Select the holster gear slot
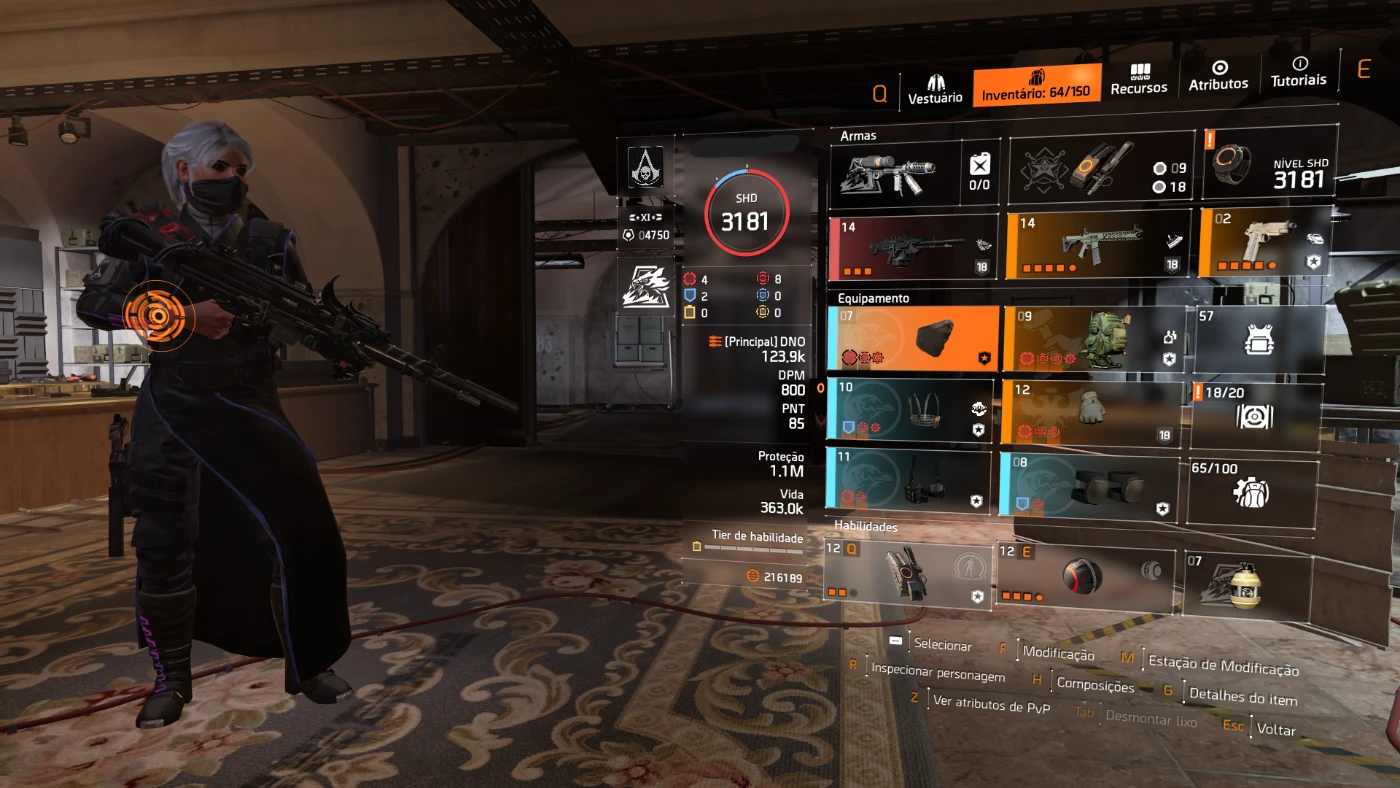Image resolution: width=1400 pixels, height=788 pixels. pyautogui.click(x=908, y=481)
